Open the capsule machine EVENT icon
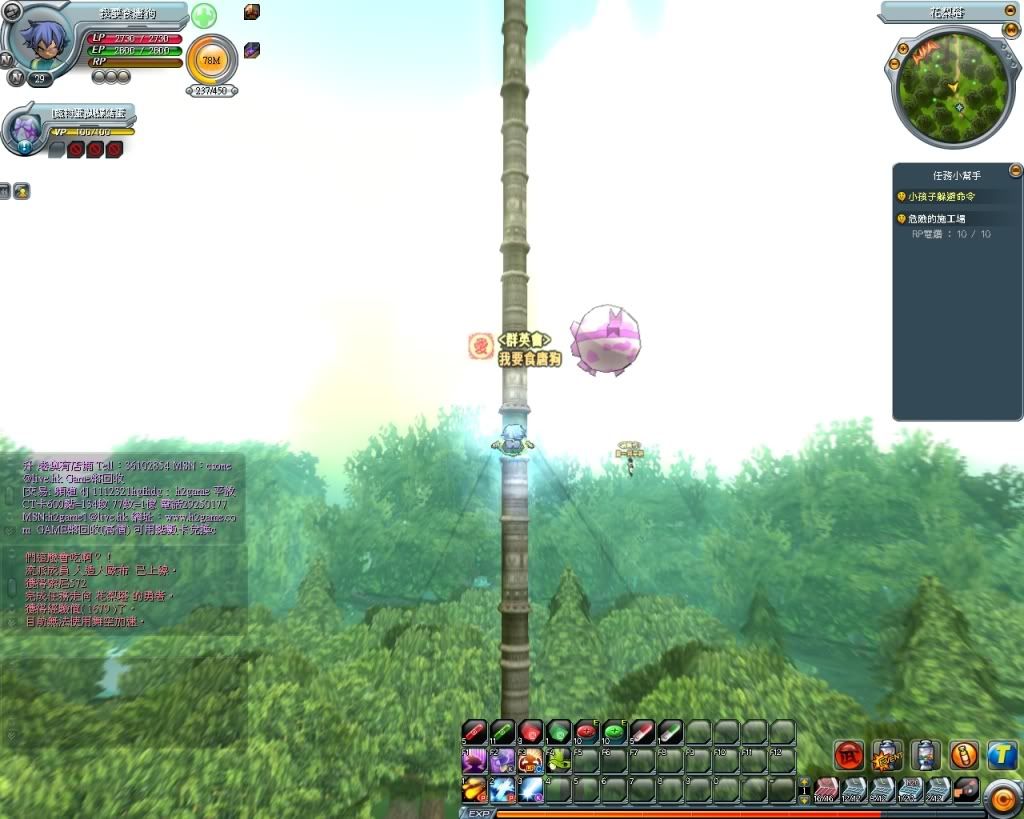The image size is (1024, 819). point(887,755)
